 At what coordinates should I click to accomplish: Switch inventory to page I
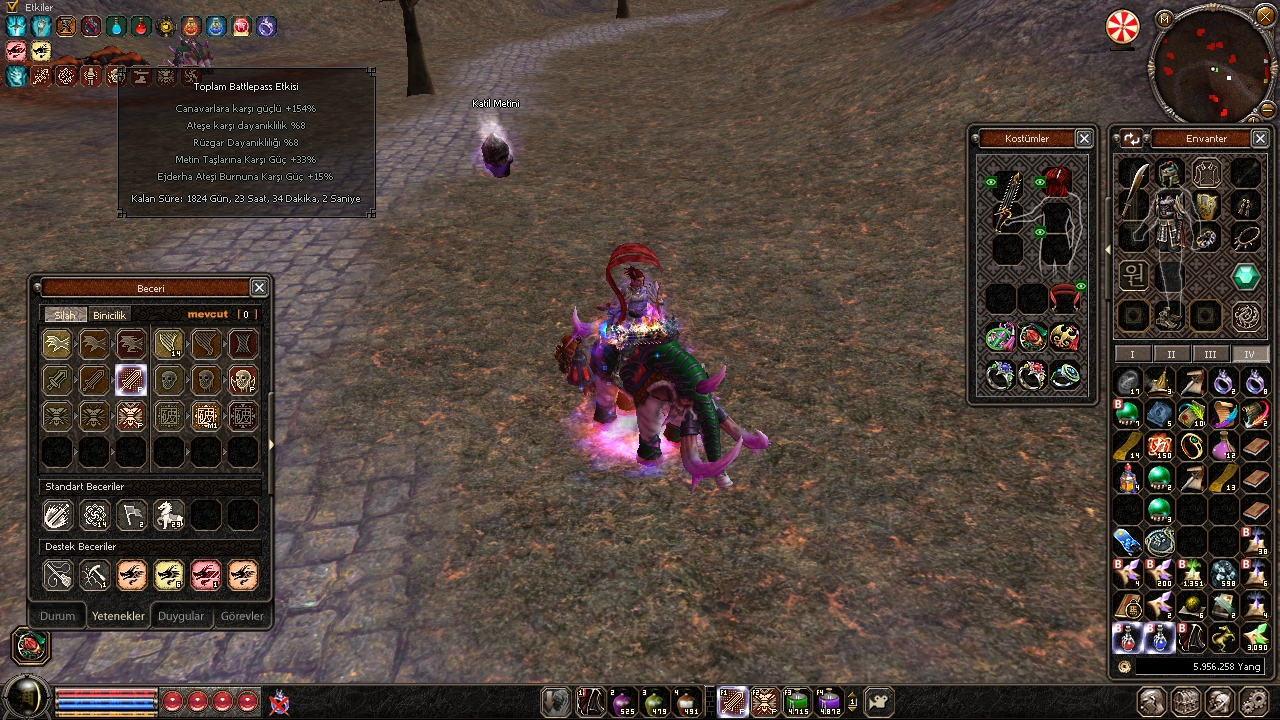coord(1132,354)
